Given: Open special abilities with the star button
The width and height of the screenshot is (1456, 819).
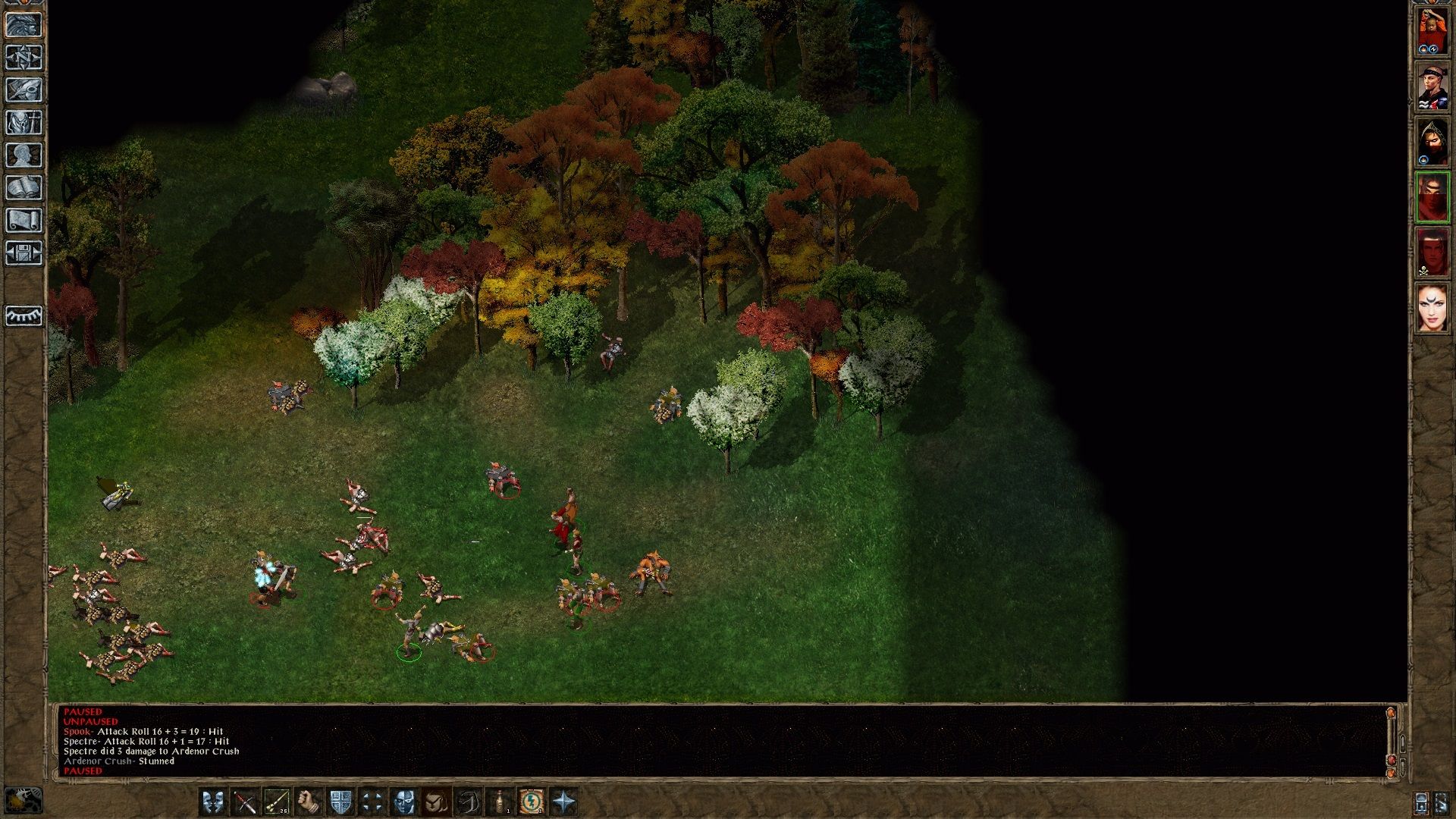Looking at the screenshot, I should click(563, 802).
